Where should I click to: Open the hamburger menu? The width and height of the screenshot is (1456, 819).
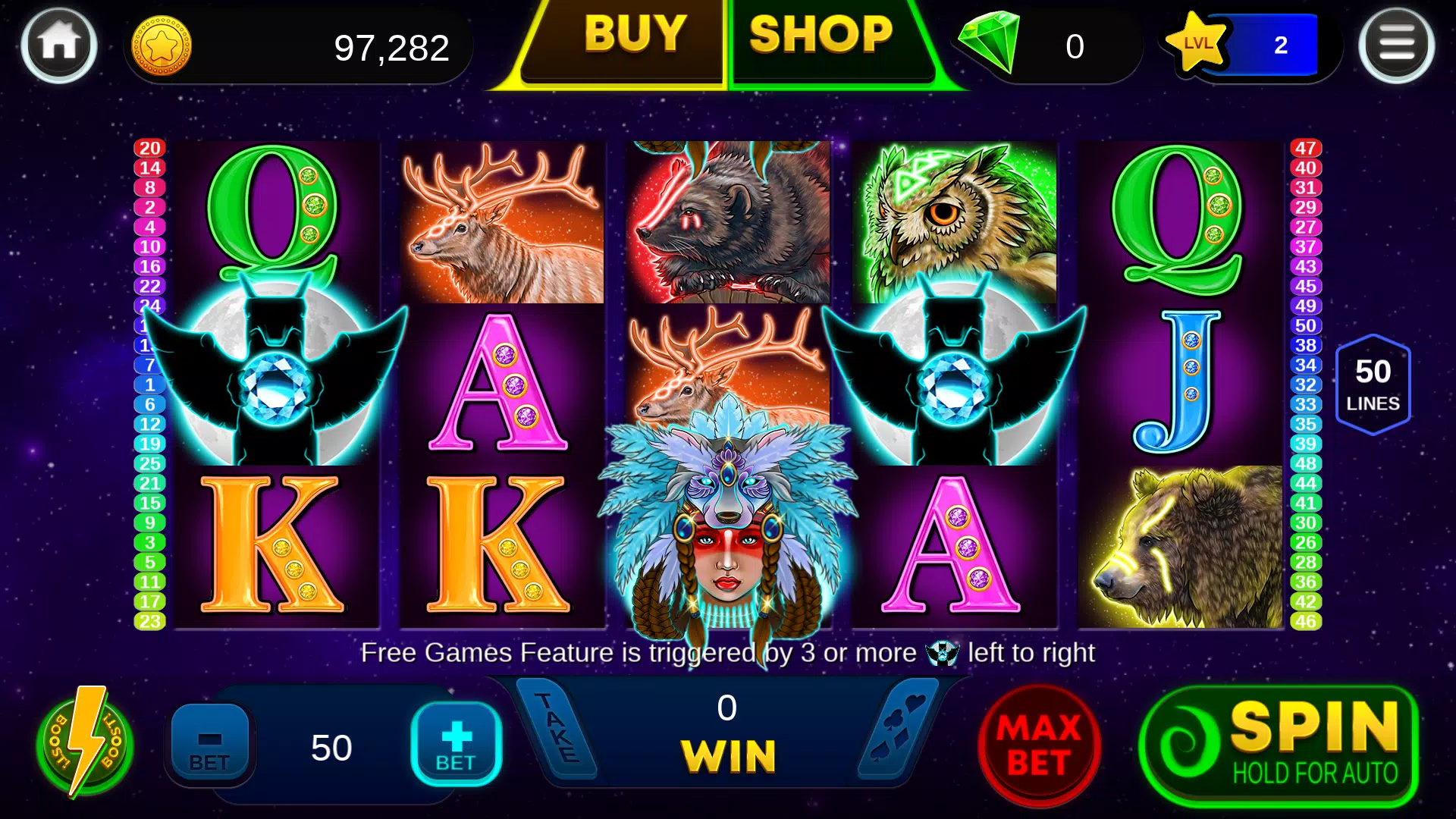[1398, 45]
